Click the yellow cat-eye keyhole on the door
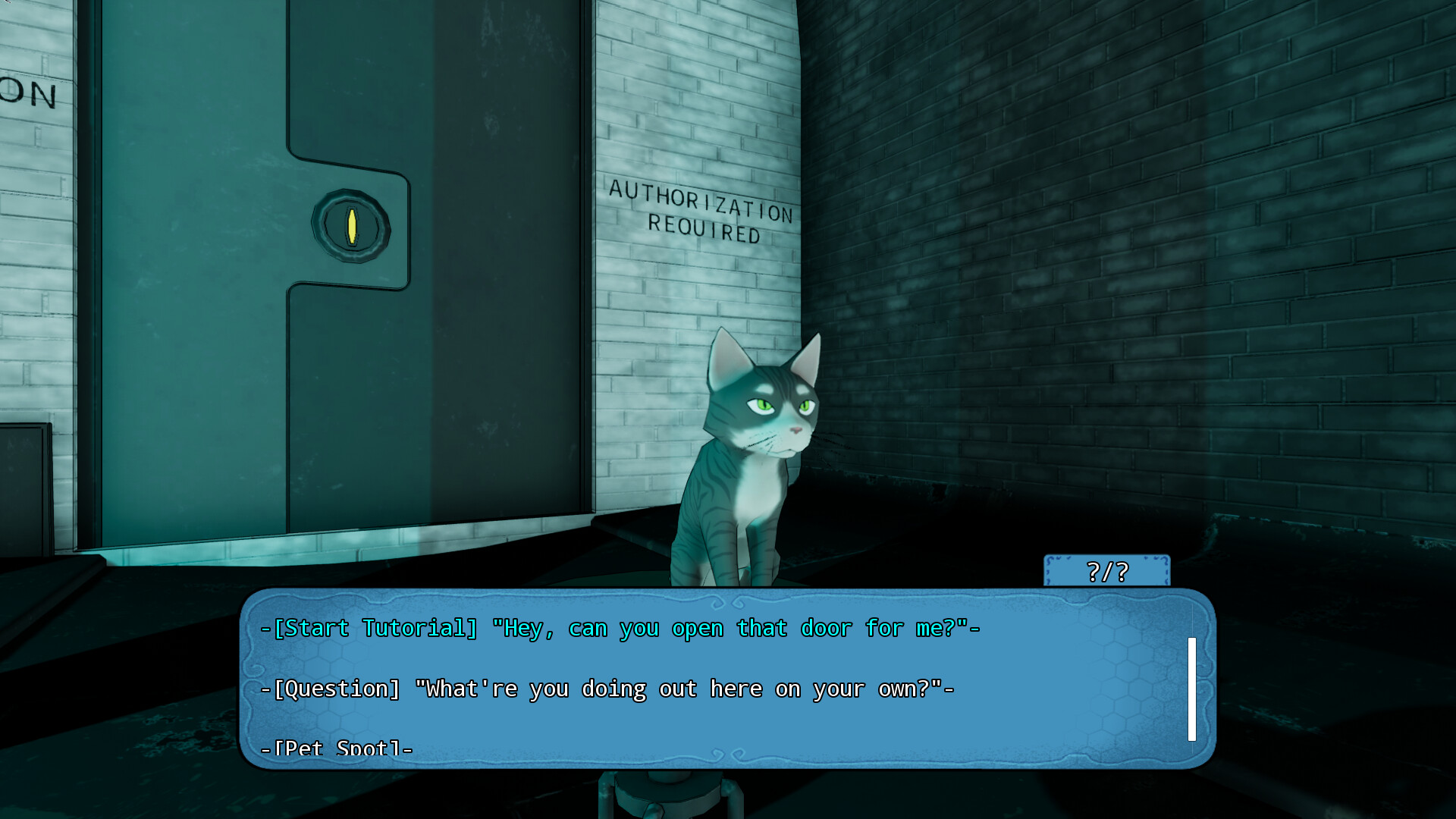Viewport: 1456px width, 819px height. (351, 225)
